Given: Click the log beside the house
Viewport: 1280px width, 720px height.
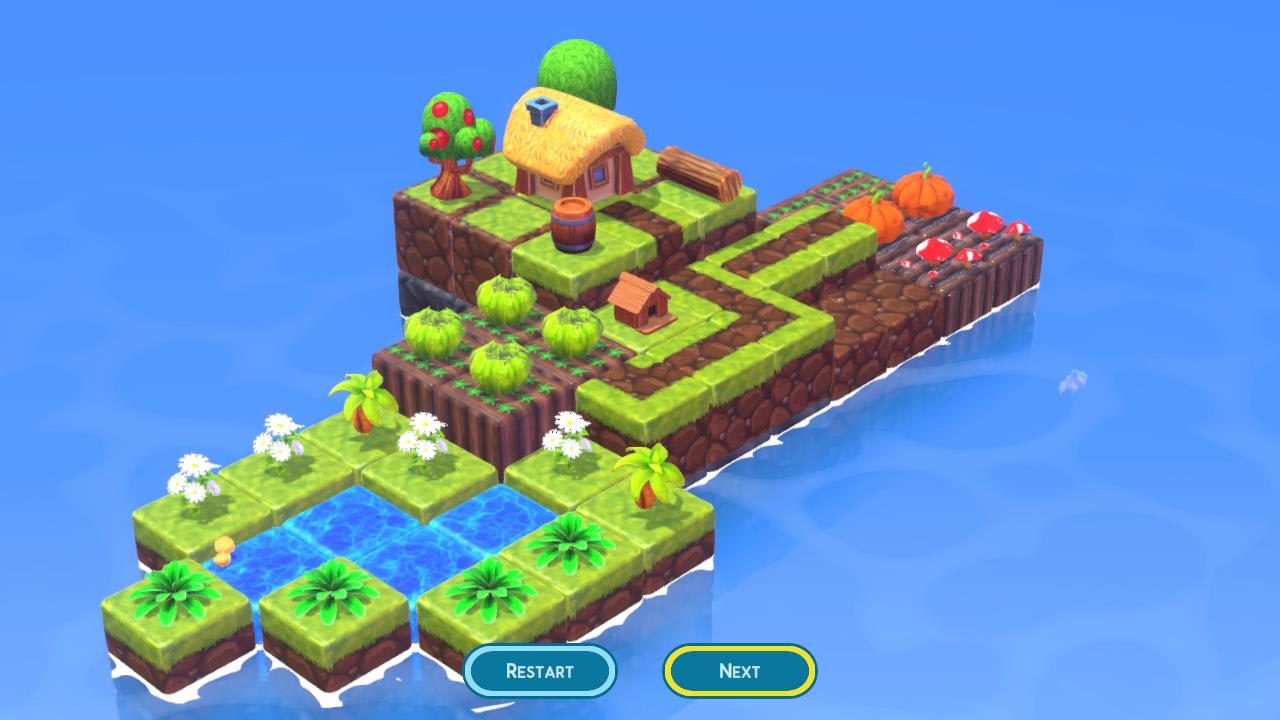Looking at the screenshot, I should click(700, 170).
